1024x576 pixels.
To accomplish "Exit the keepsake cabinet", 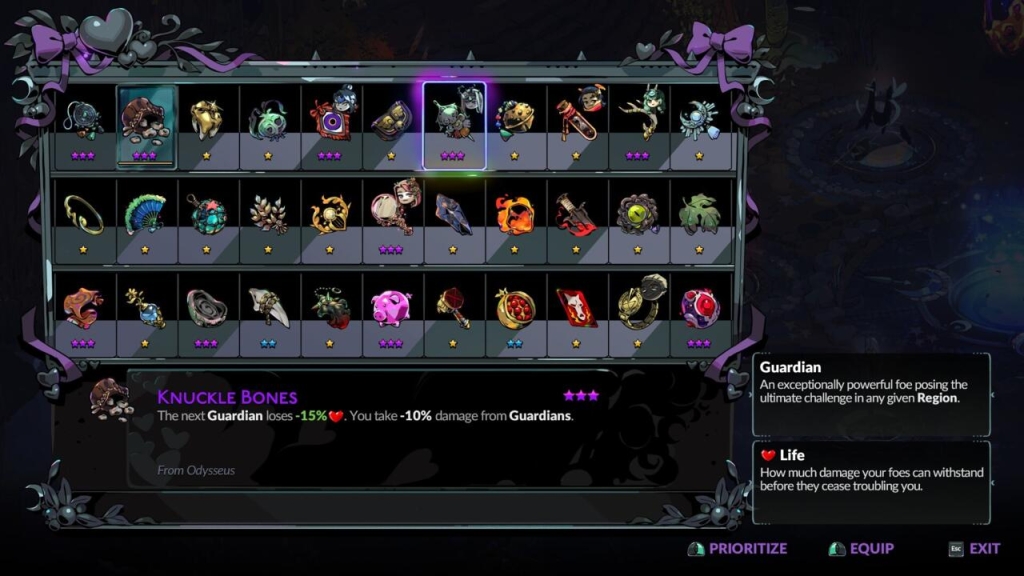I will (x=975, y=549).
